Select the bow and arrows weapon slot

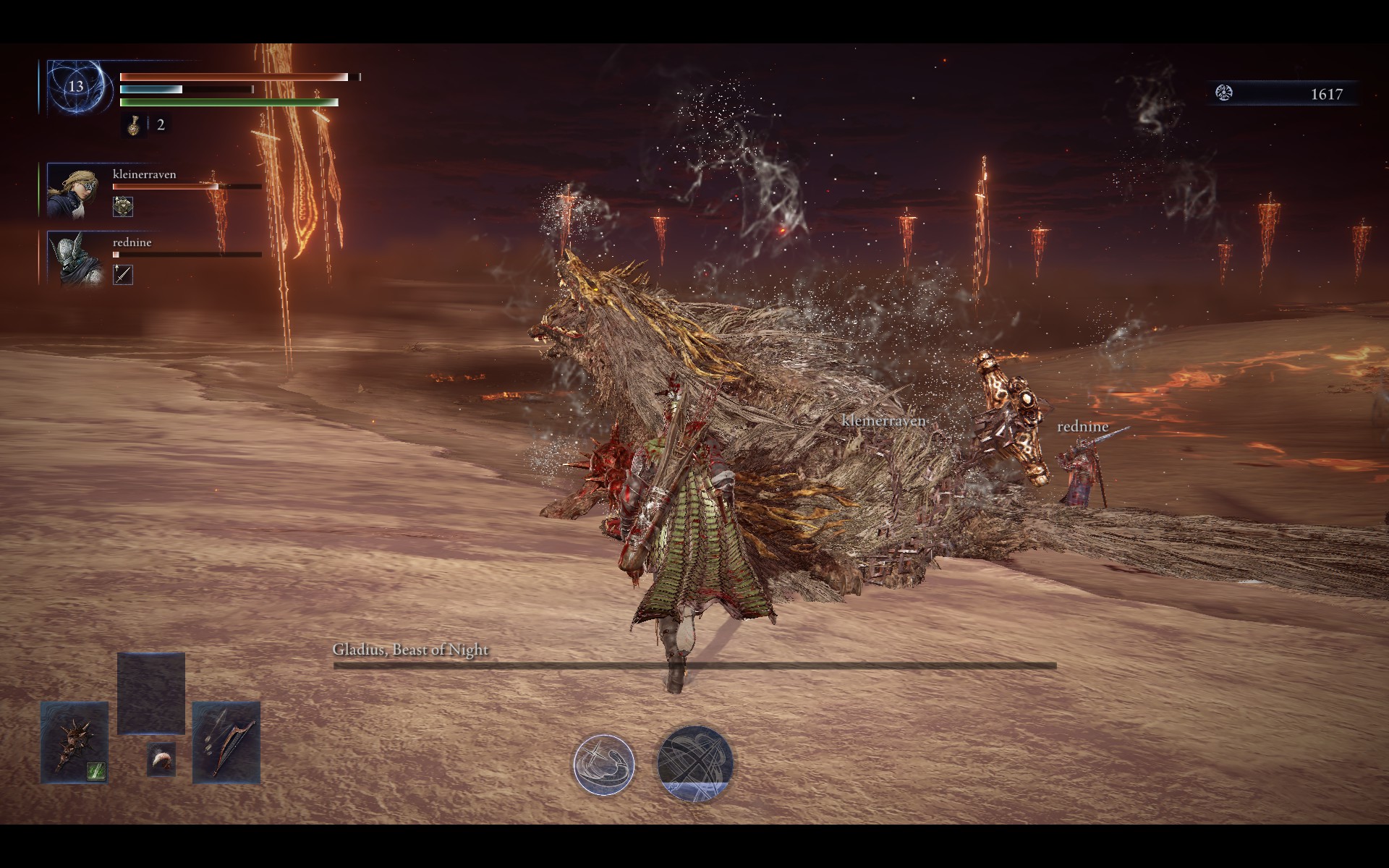(x=226, y=741)
